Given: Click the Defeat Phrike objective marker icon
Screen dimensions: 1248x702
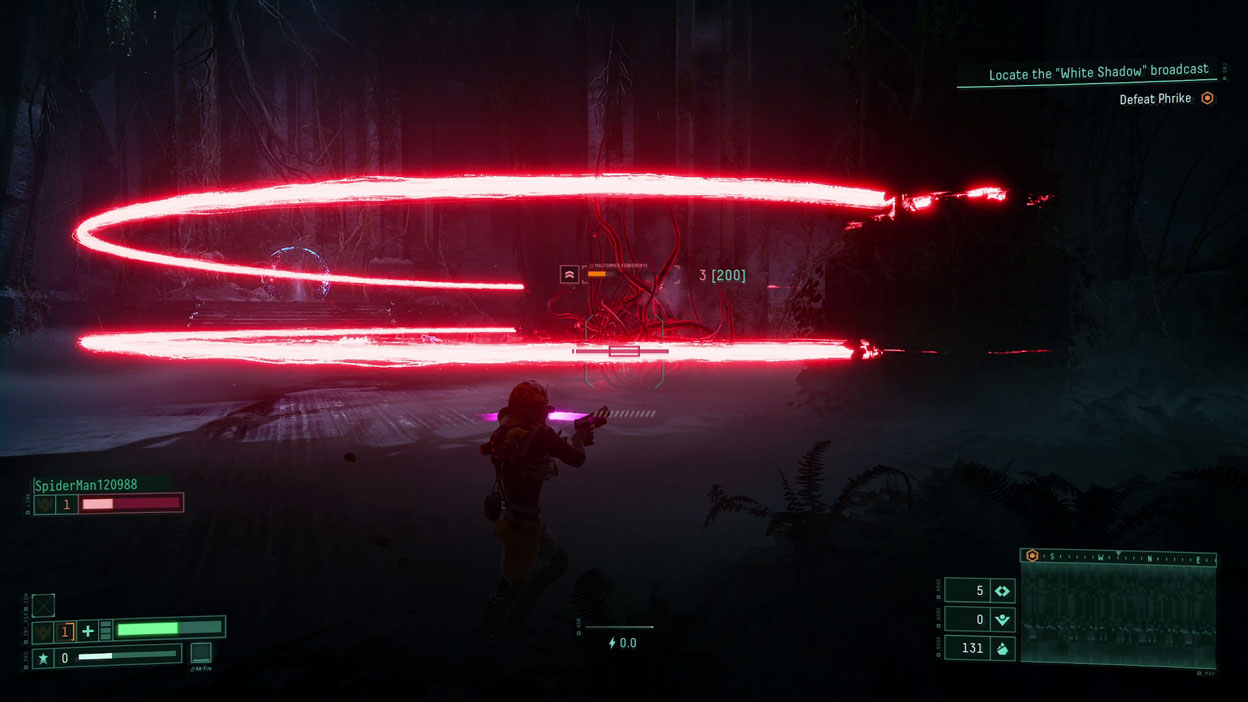Looking at the screenshot, I should (1207, 98).
